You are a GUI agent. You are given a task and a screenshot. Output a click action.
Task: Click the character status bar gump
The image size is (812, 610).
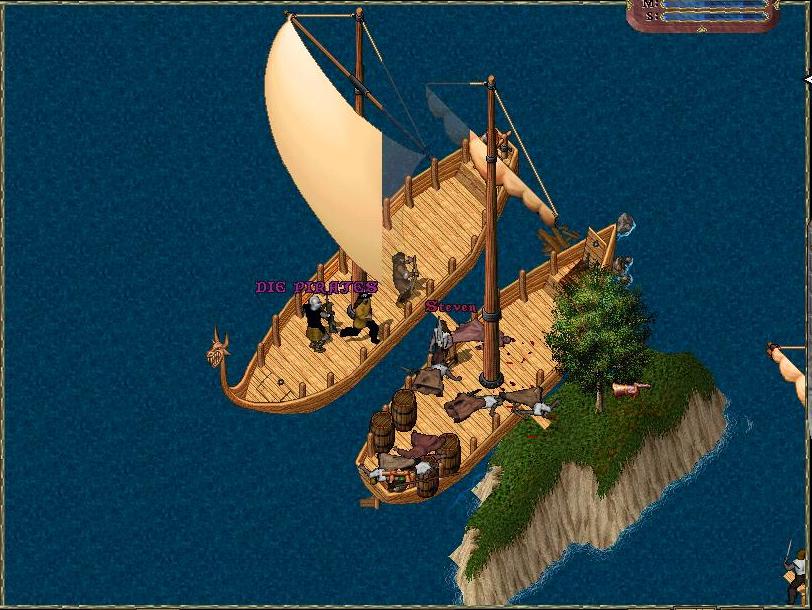click(704, 13)
